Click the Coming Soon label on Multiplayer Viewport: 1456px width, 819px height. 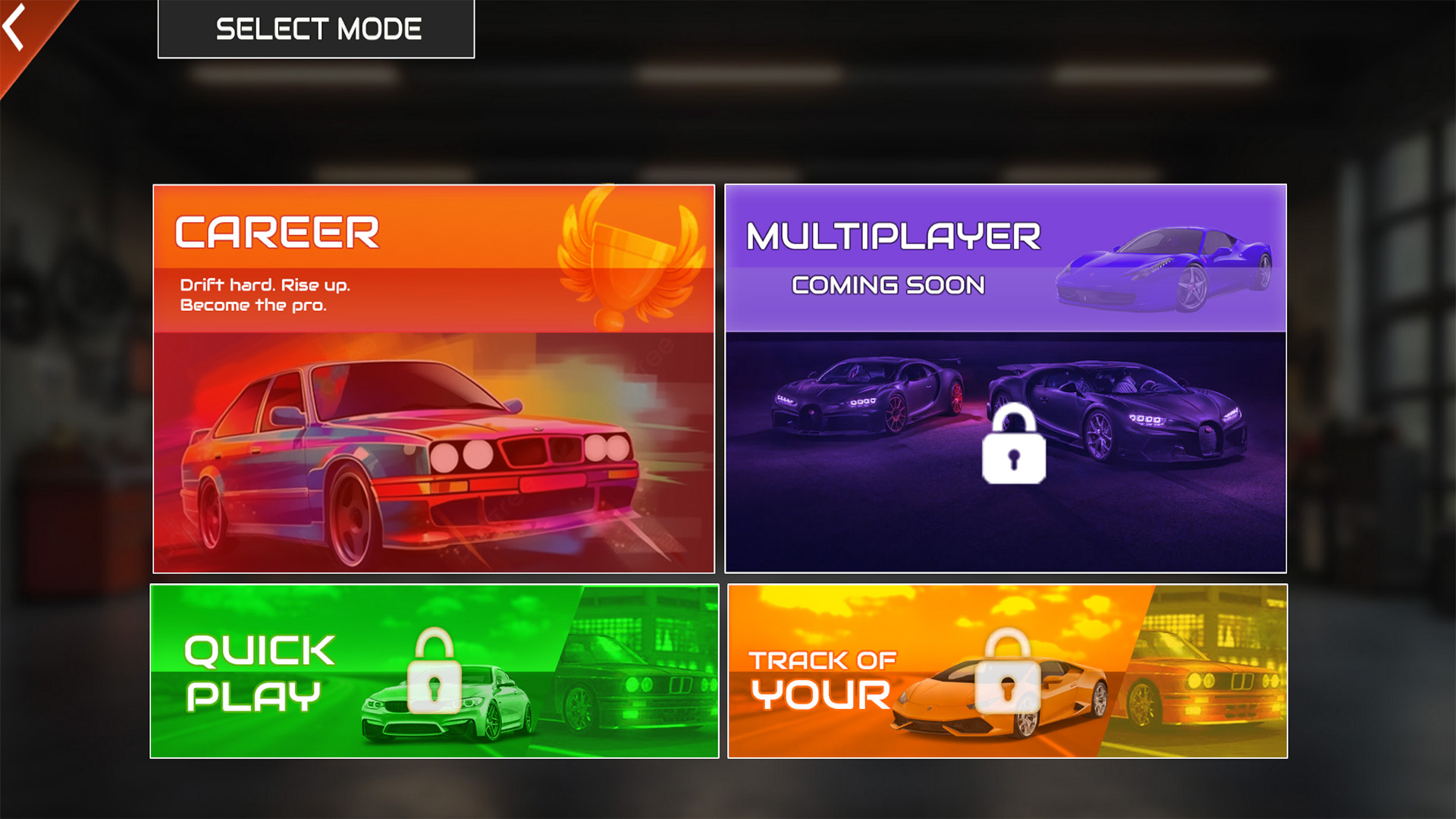coord(887,284)
